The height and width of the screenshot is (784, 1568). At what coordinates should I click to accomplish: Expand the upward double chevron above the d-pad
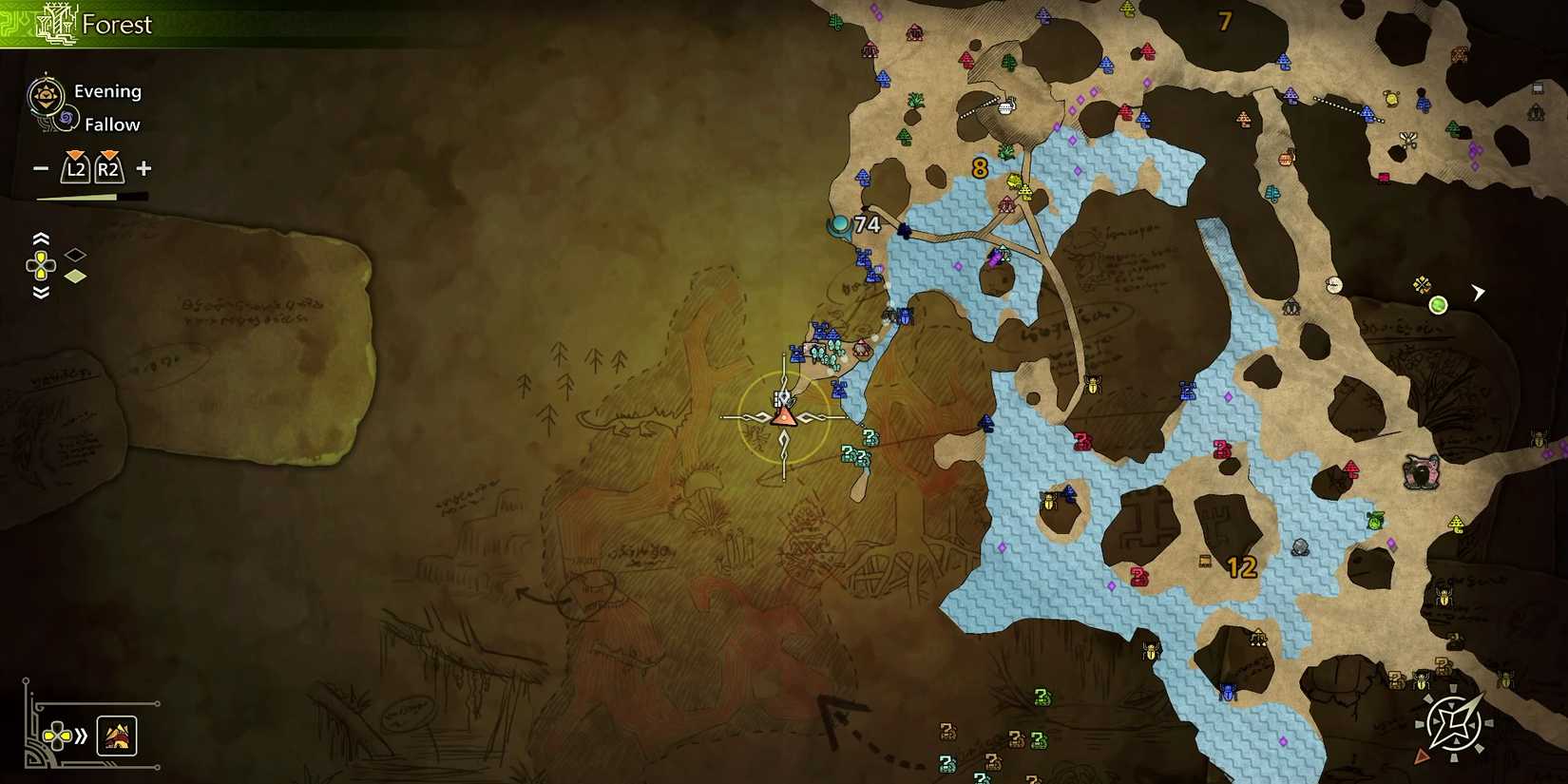(40, 239)
